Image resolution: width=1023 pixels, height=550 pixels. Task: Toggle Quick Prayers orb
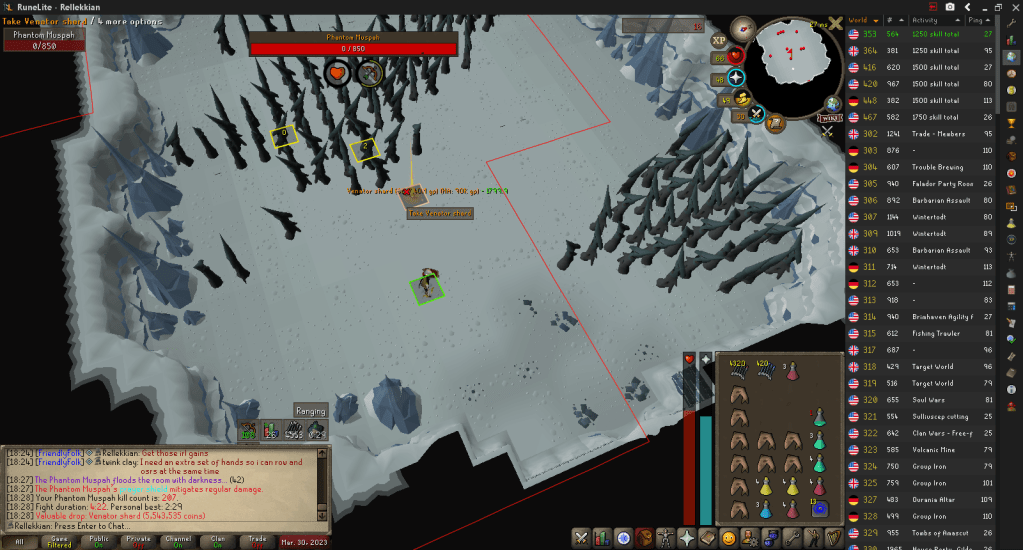[737, 78]
